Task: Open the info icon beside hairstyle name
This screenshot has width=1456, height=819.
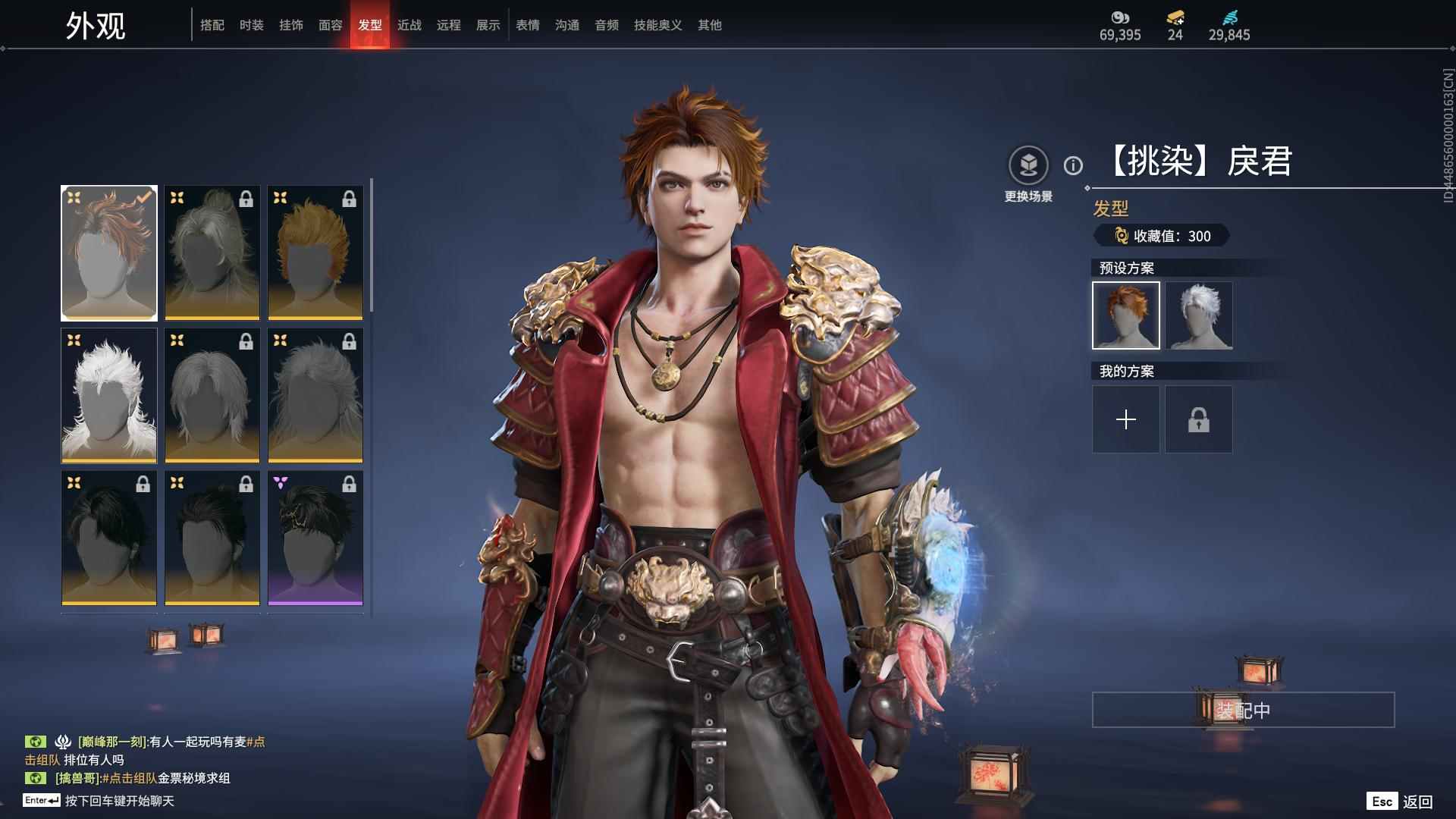Action: pos(1073,165)
